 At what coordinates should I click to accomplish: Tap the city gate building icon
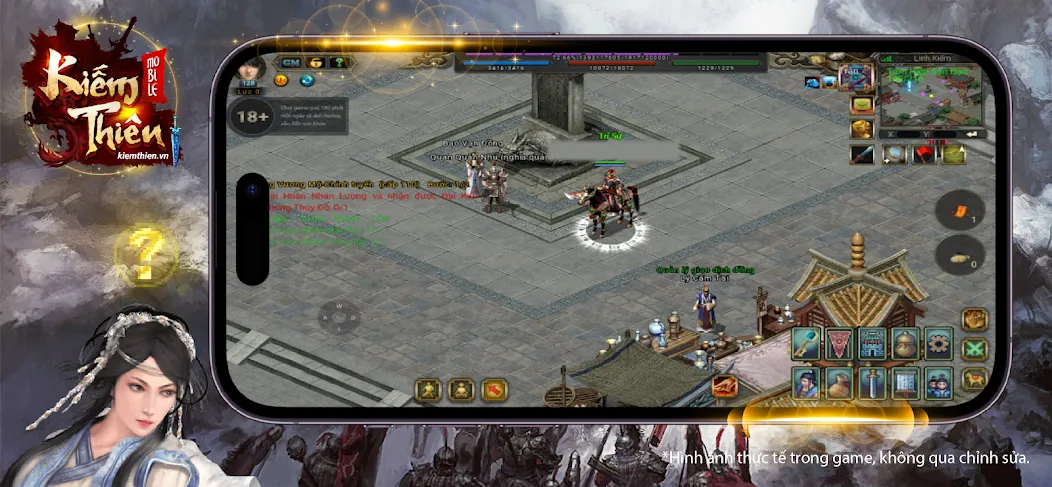pyautogui.click(x=872, y=344)
